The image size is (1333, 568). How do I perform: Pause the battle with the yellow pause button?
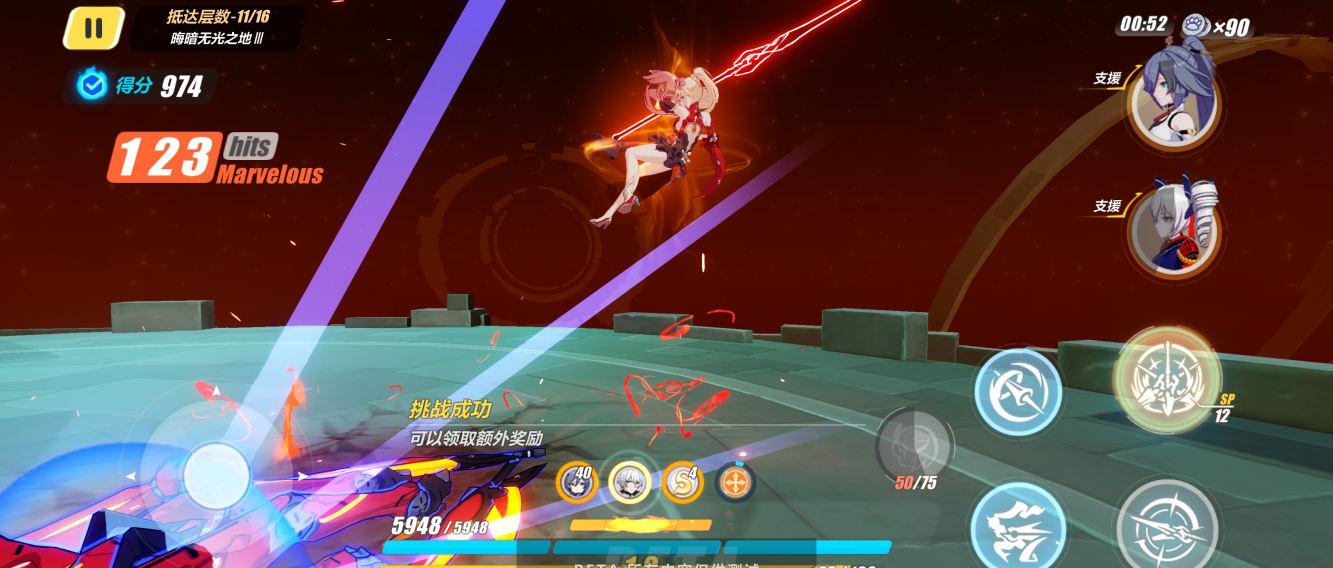pos(93,28)
